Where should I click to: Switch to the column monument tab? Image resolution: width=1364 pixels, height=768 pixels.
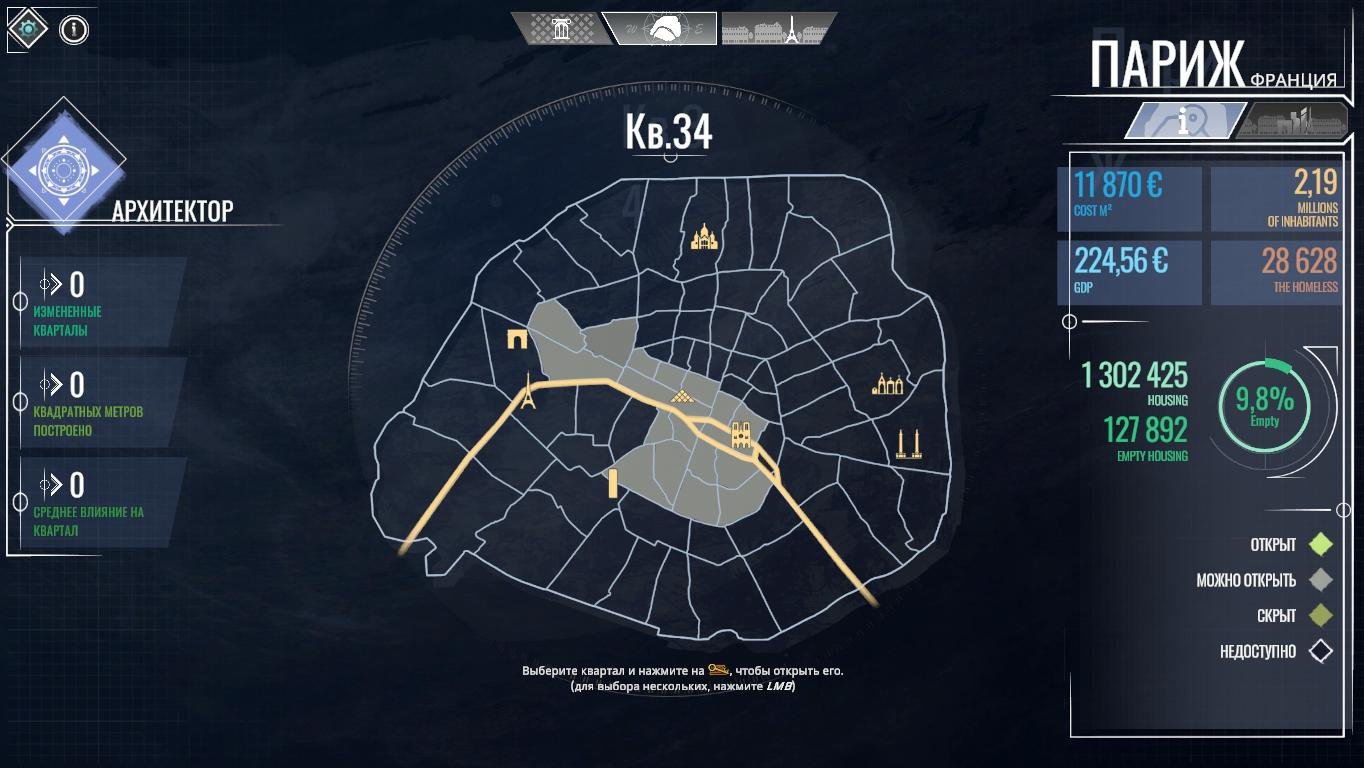(559, 28)
